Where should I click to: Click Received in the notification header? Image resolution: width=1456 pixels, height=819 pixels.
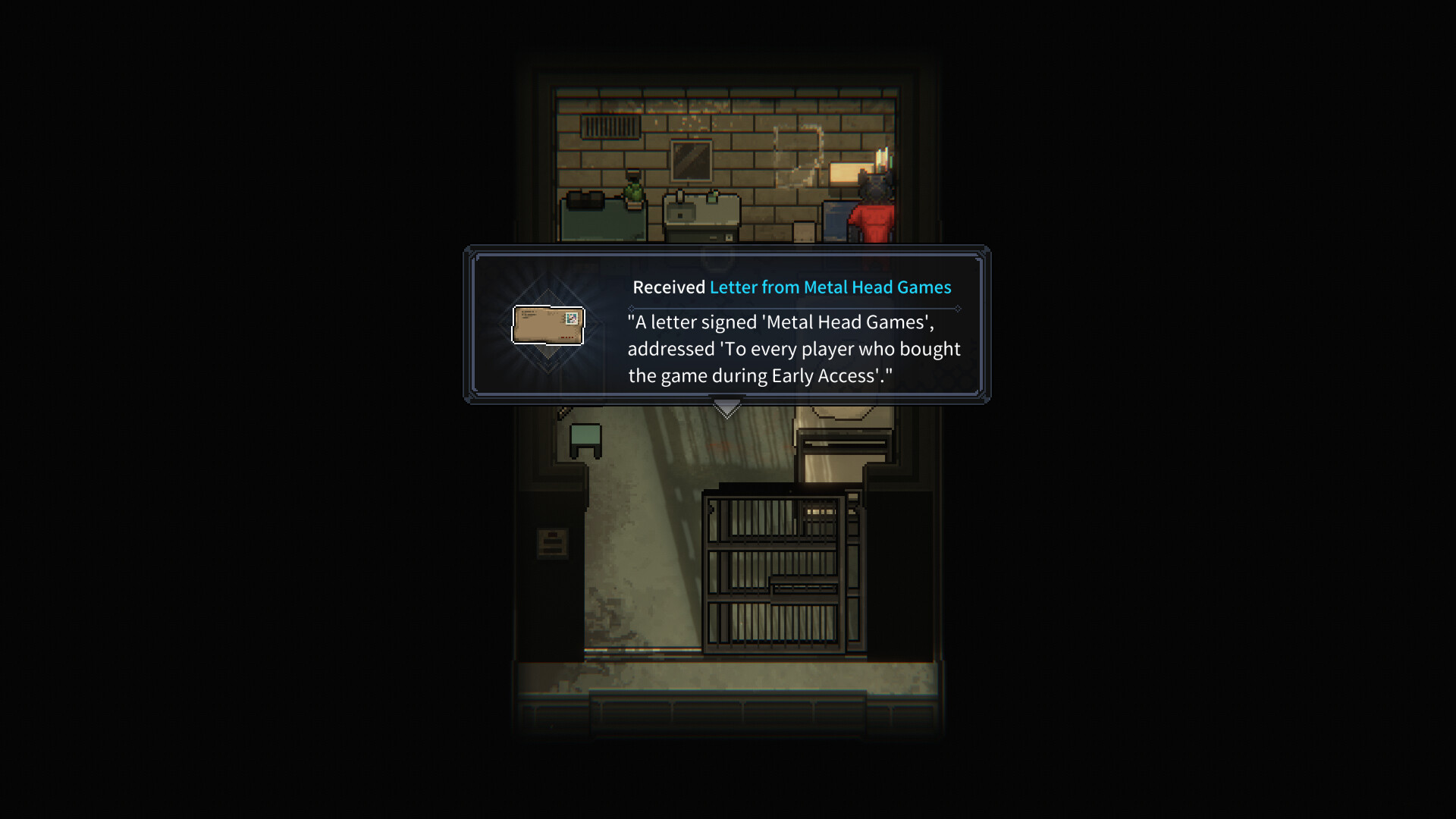point(669,287)
